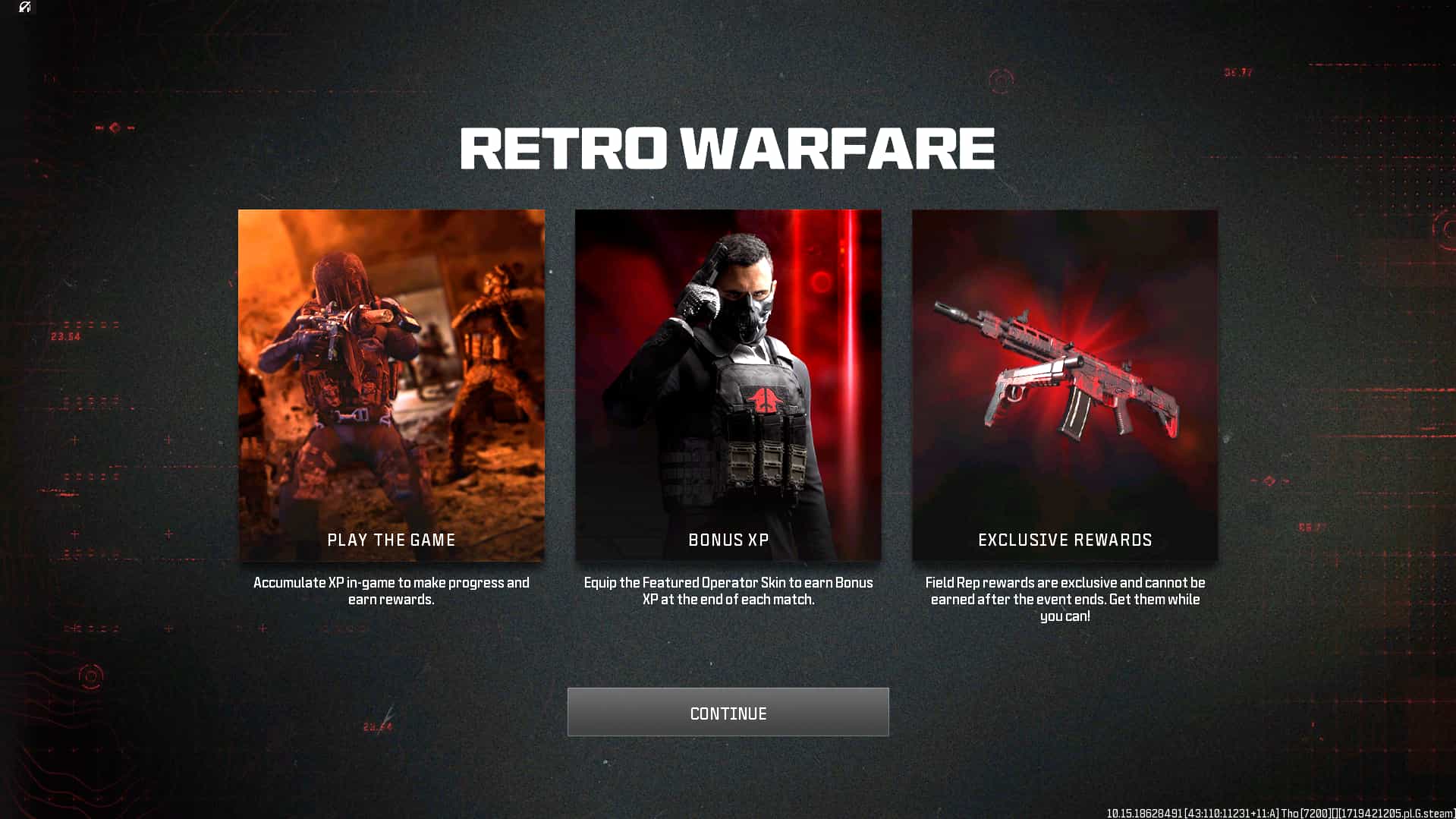Unmute voice chat via the crossed-out mic
1456x819 pixels.
coord(25,8)
